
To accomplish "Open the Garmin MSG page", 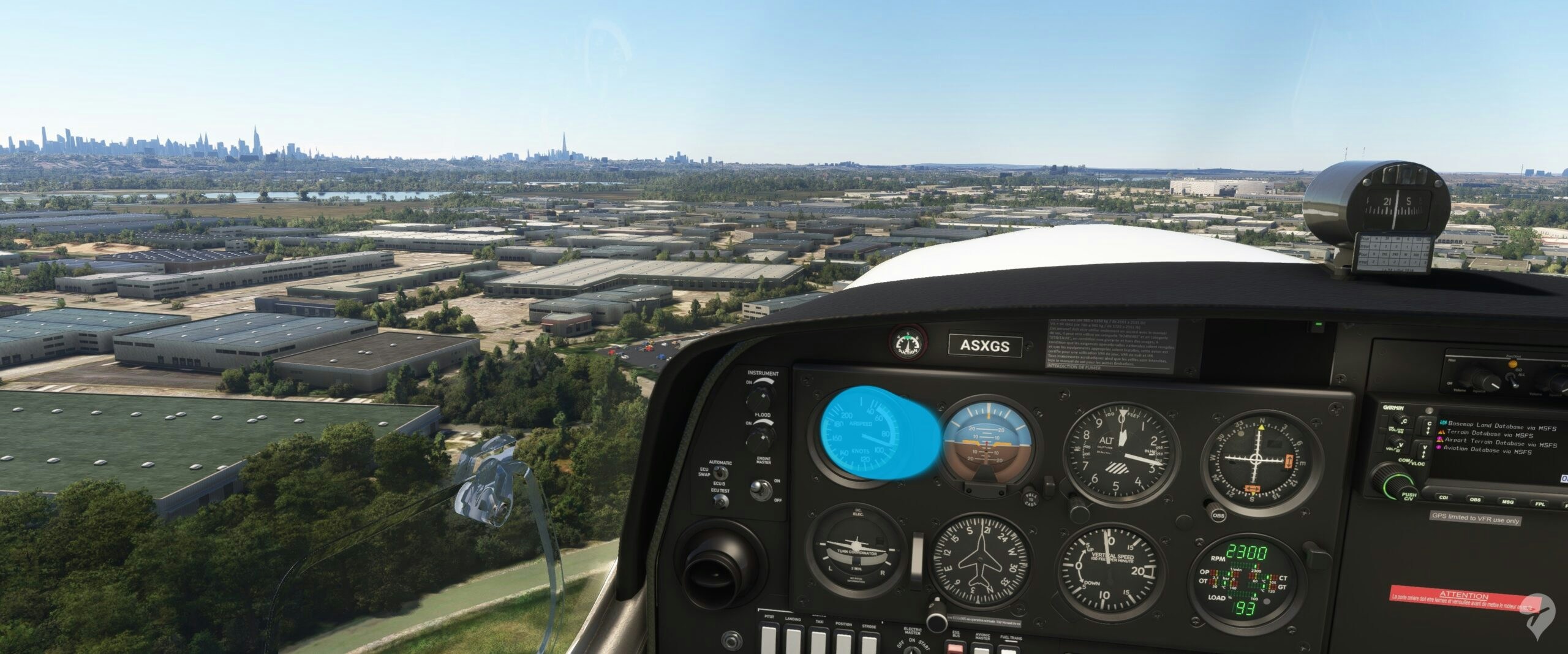I will (x=1507, y=502).
